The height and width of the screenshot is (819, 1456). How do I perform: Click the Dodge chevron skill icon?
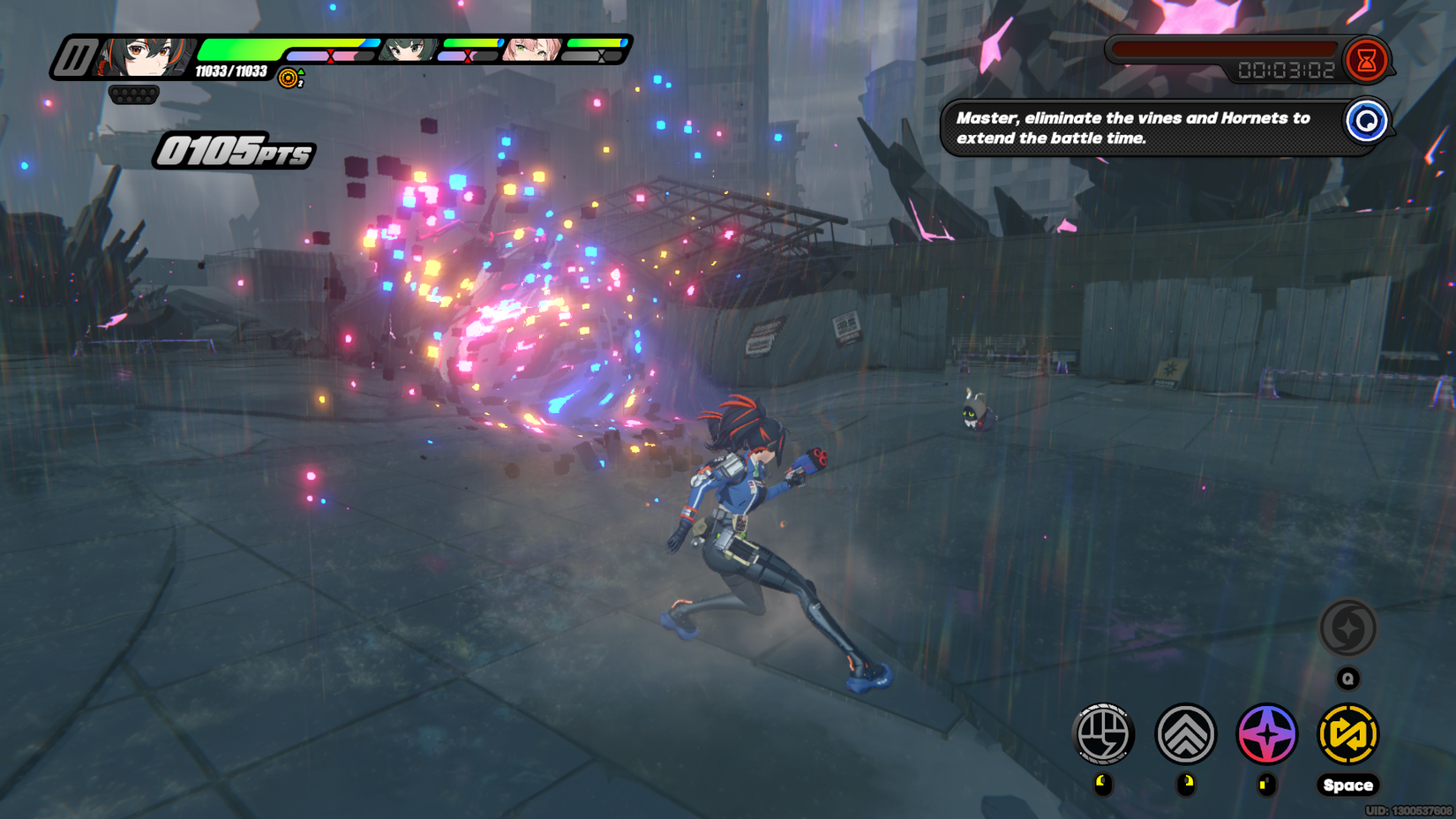(1186, 734)
